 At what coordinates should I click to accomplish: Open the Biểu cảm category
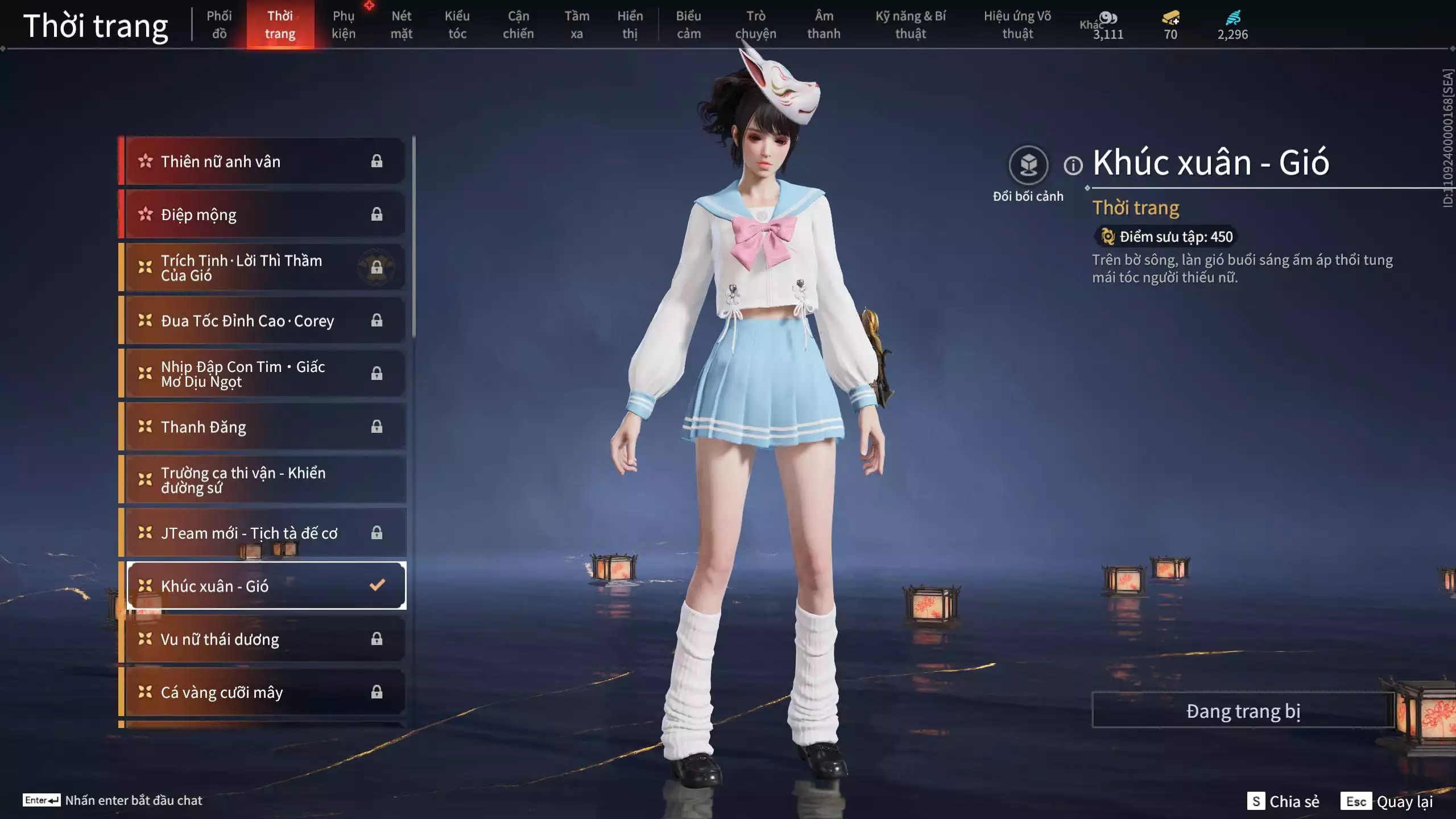[x=688, y=24]
